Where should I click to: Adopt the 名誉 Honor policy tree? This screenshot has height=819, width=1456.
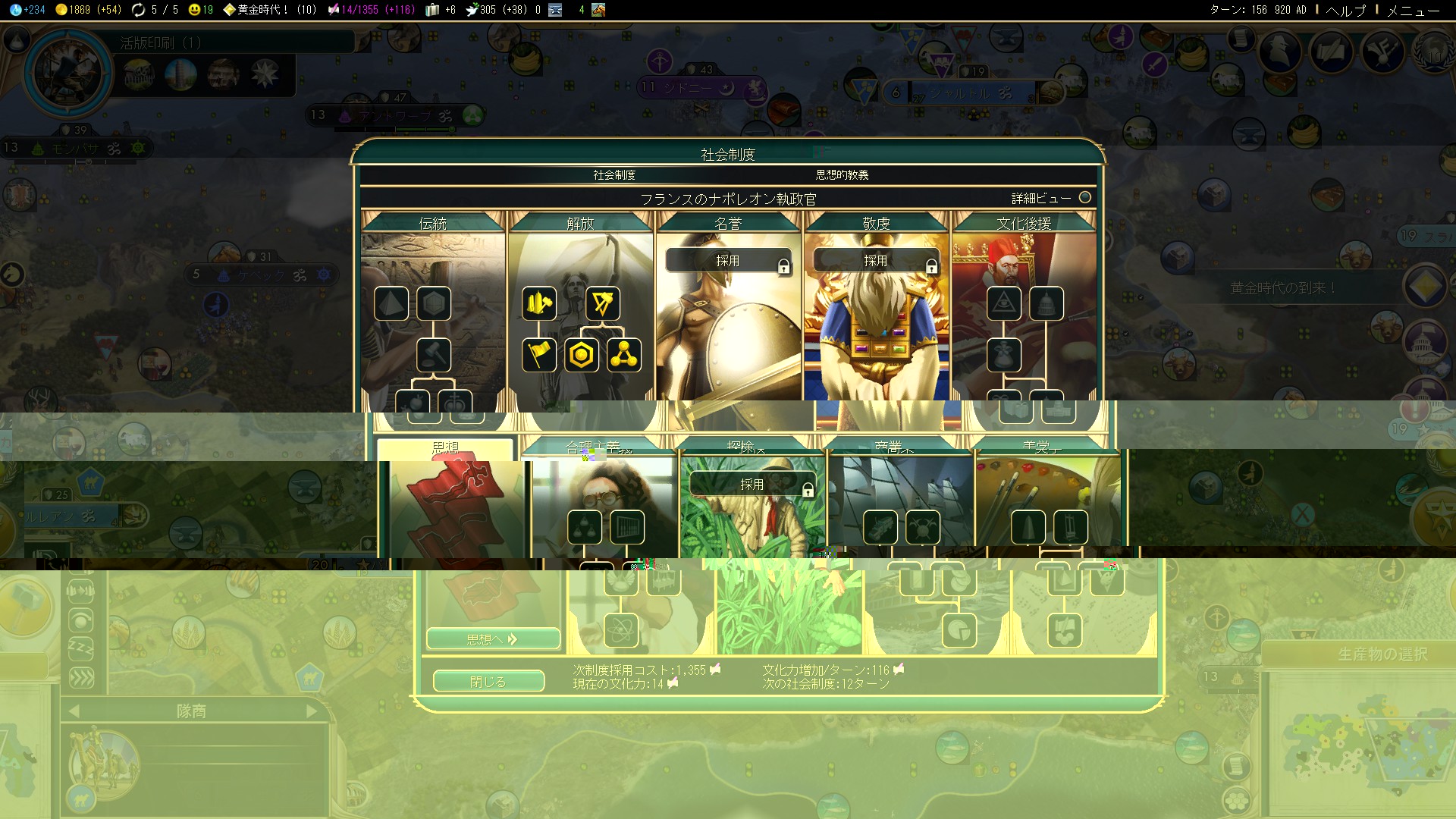tap(728, 261)
